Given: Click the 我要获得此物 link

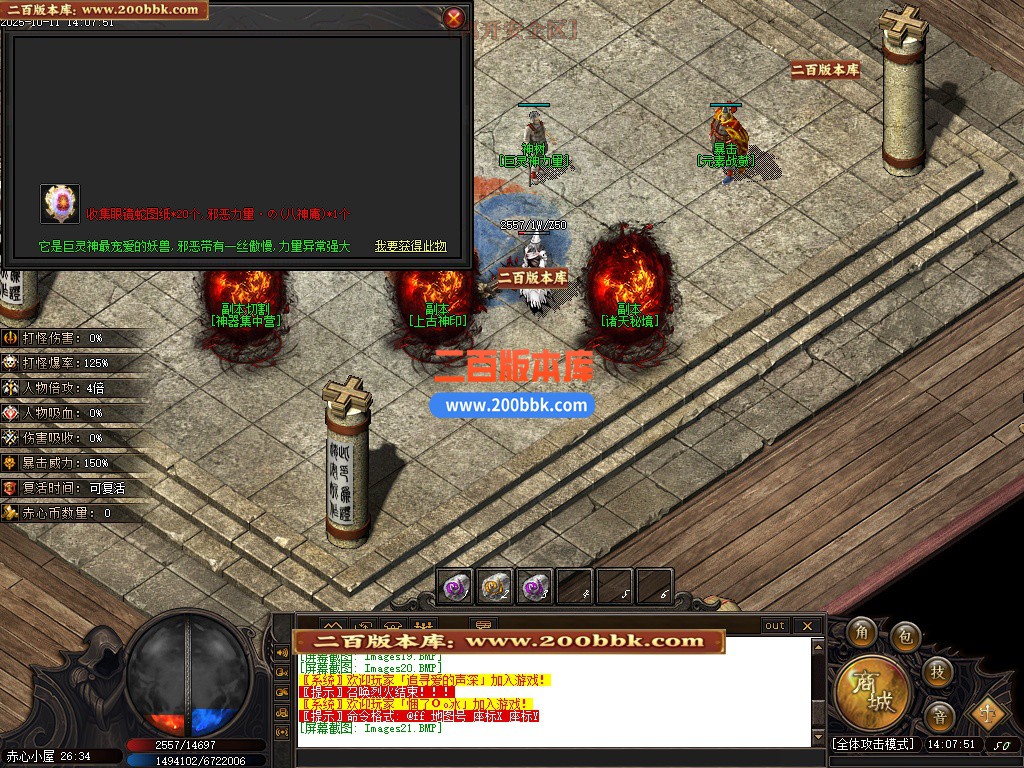Looking at the screenshot, I should (x=410, y=246).
